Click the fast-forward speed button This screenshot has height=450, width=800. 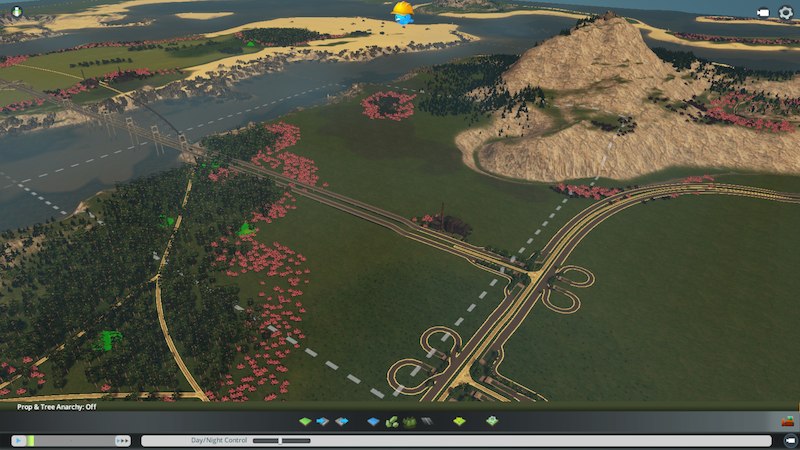[x=123, y=440]
